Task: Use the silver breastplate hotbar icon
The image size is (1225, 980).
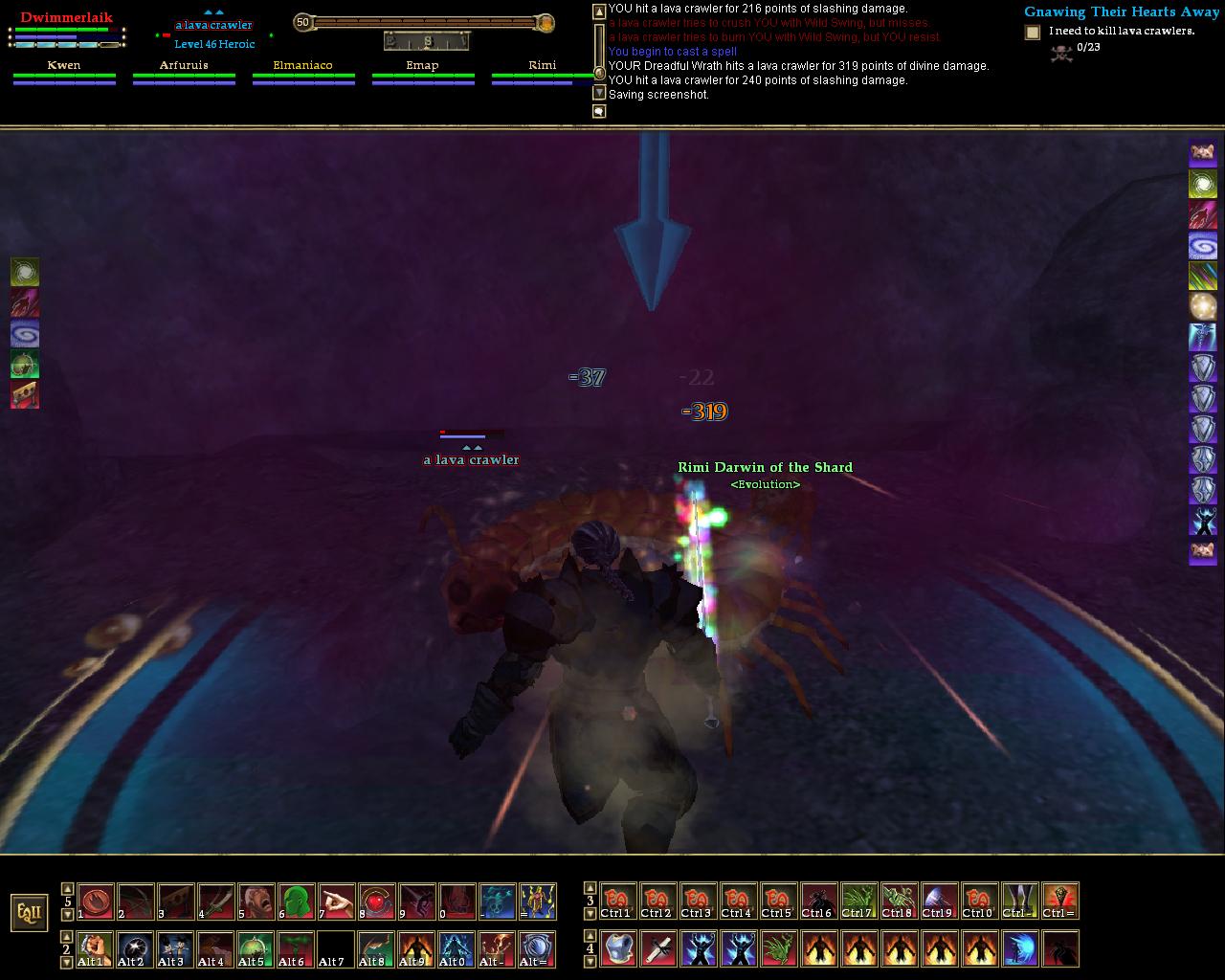Action: (x=619, y=948)
